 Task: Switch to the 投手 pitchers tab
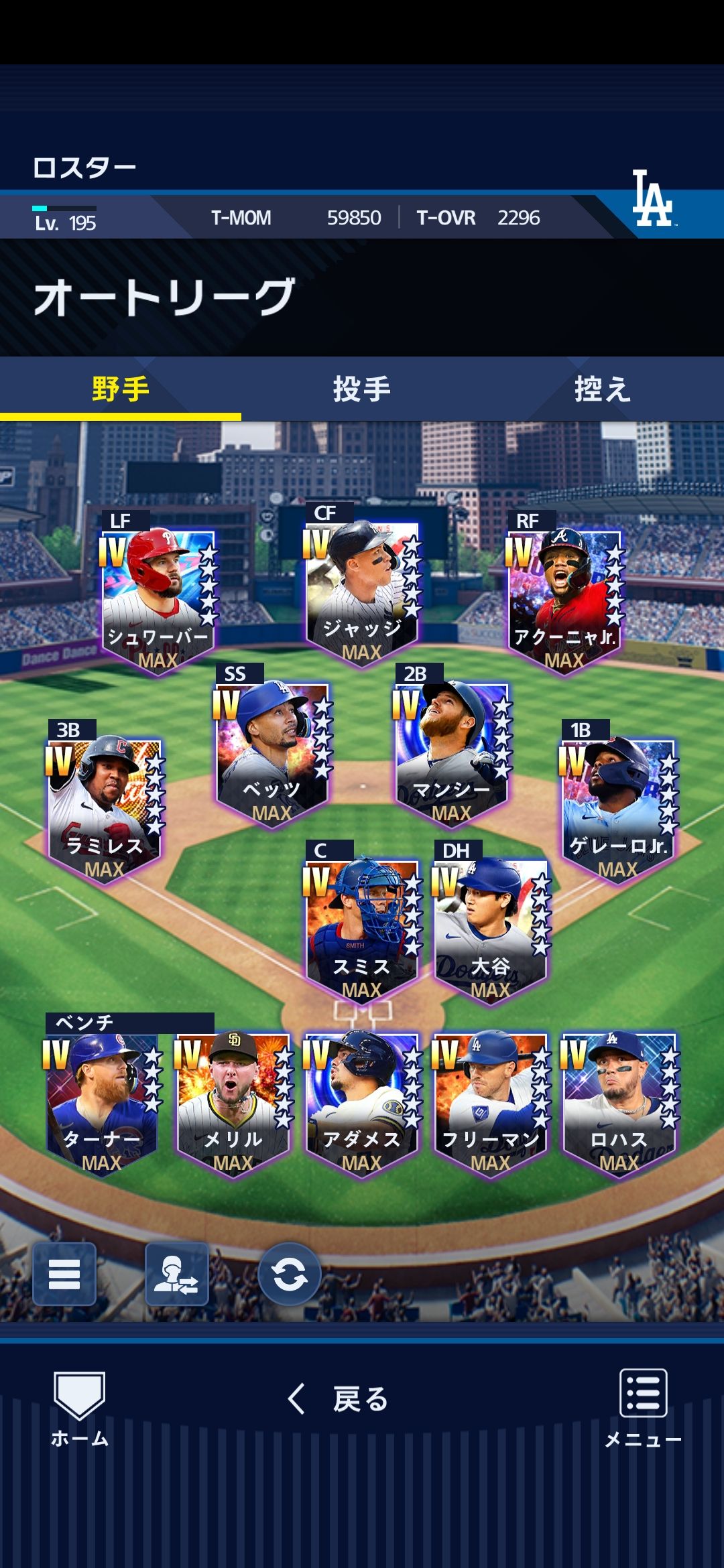pyautogui.click(x=362, y=389)
